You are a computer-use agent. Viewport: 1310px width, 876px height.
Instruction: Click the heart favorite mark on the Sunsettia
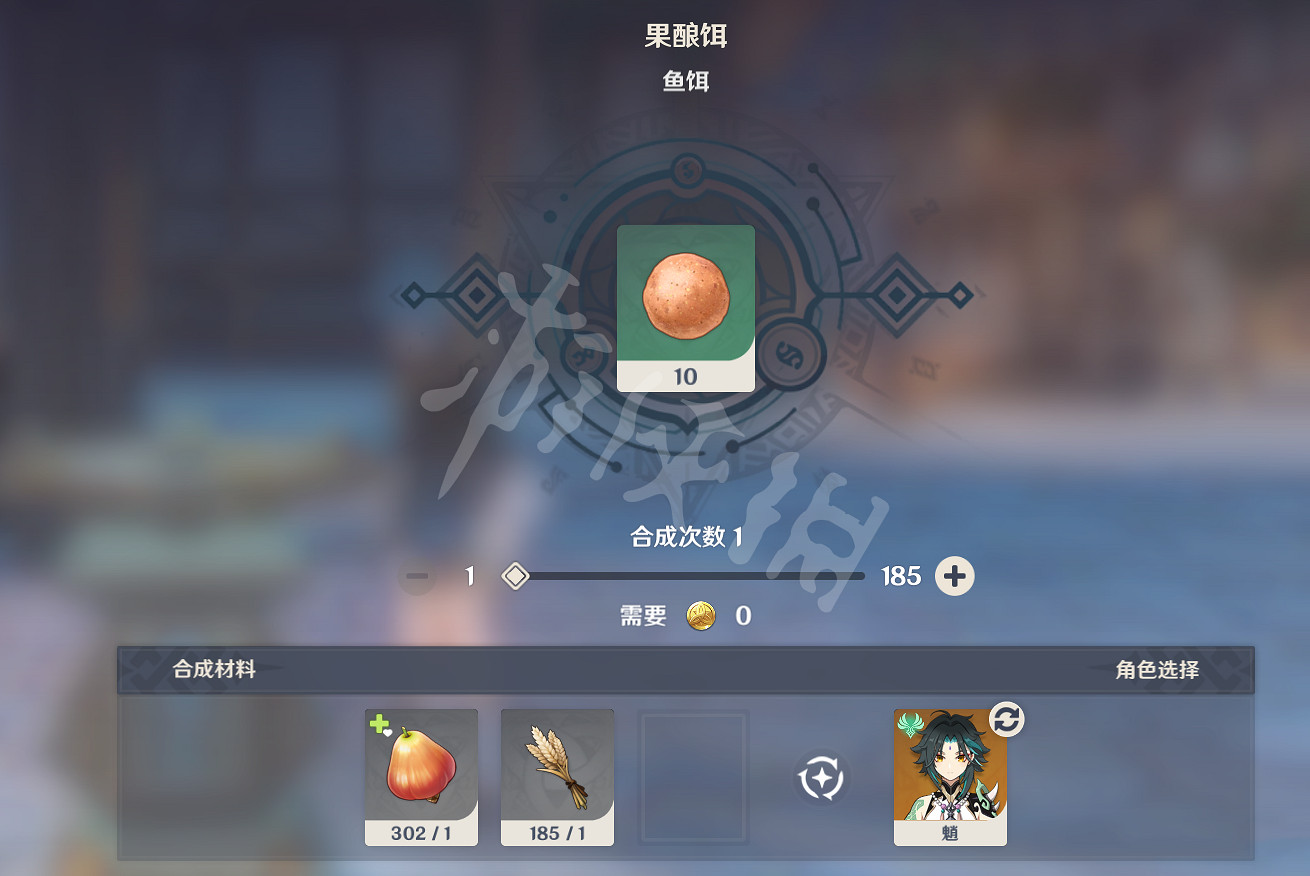(x=389, y=733)
